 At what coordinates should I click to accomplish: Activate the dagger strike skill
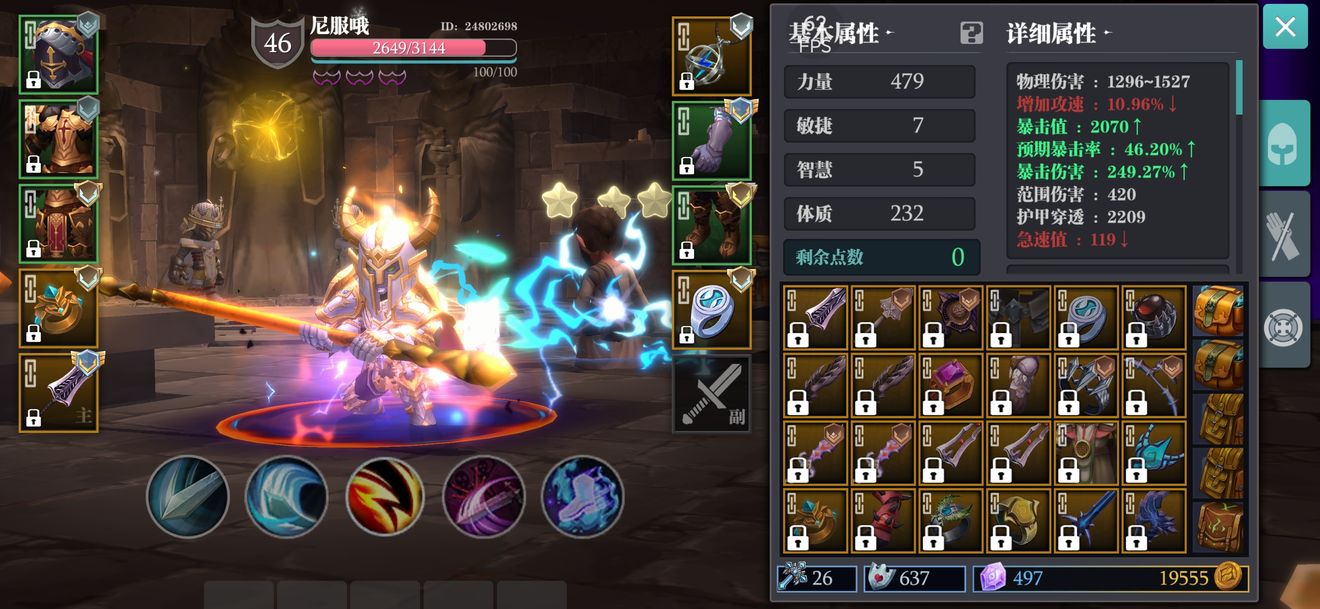(x=188, y=497)
